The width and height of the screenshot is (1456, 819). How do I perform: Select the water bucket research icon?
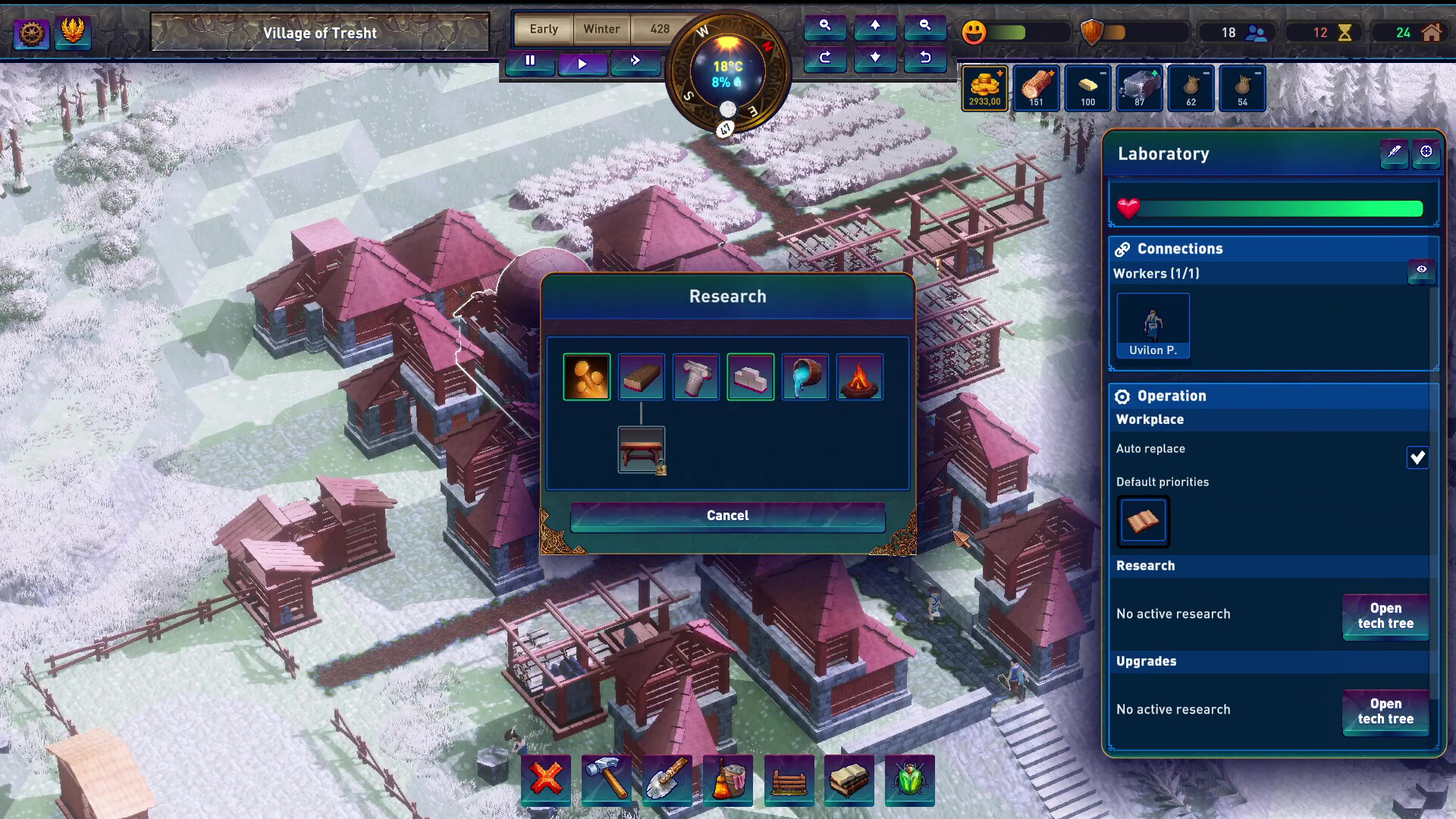[x=805, y=377]
